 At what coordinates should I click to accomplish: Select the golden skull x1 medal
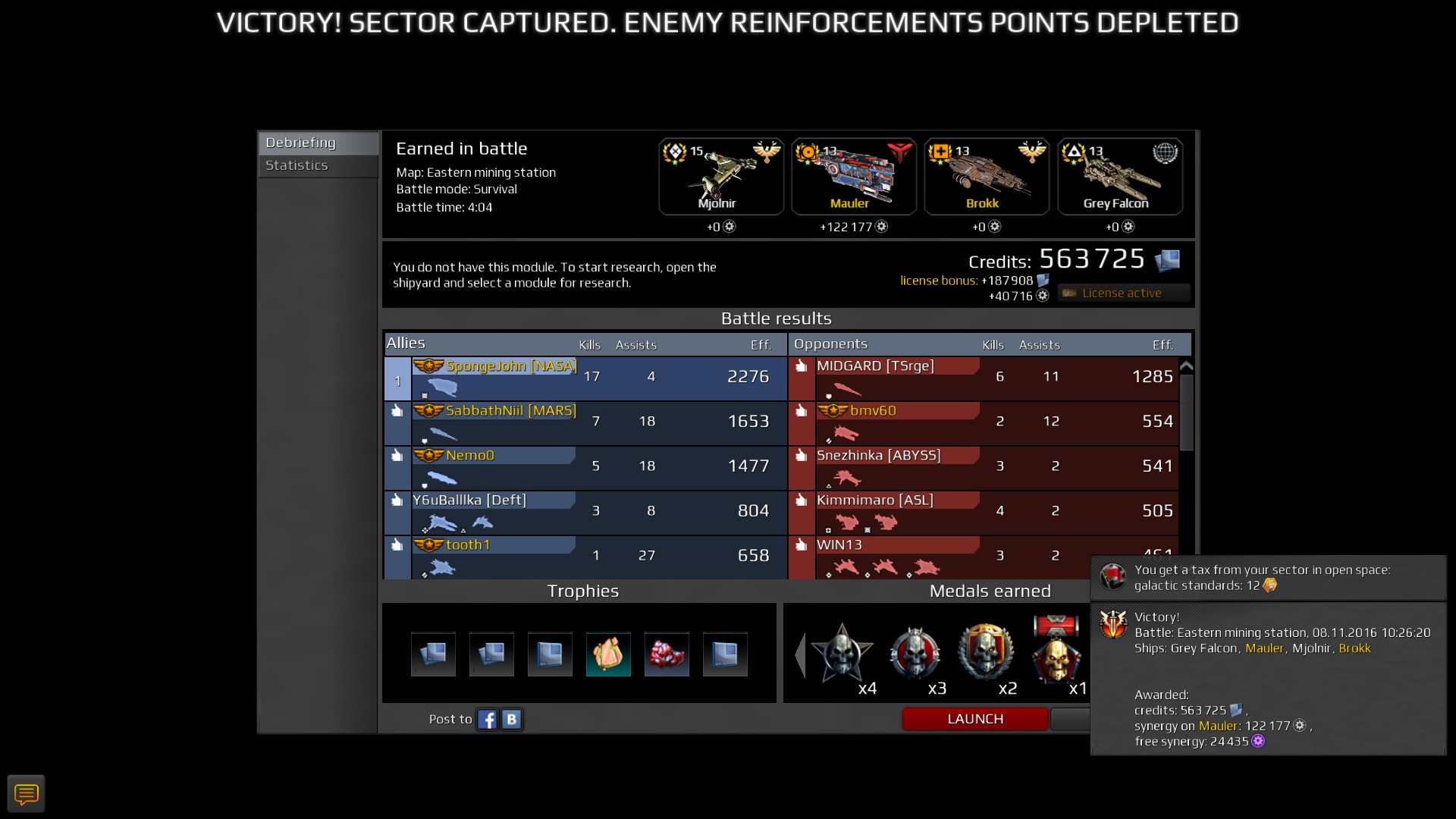coord(1056,657)
